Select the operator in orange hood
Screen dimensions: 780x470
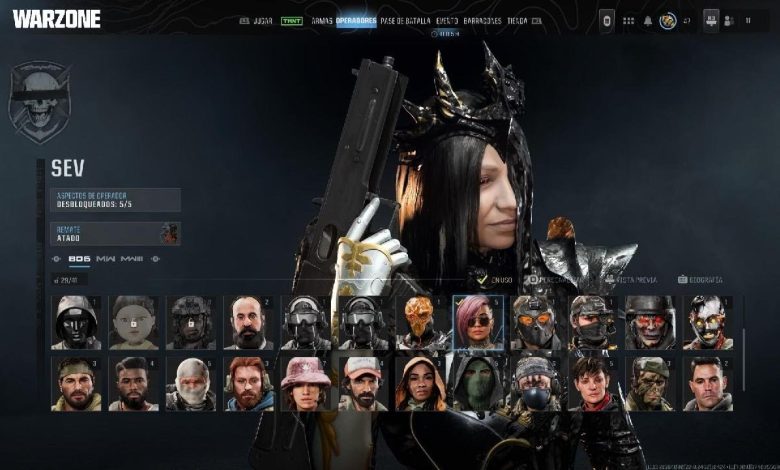(420, 384)
